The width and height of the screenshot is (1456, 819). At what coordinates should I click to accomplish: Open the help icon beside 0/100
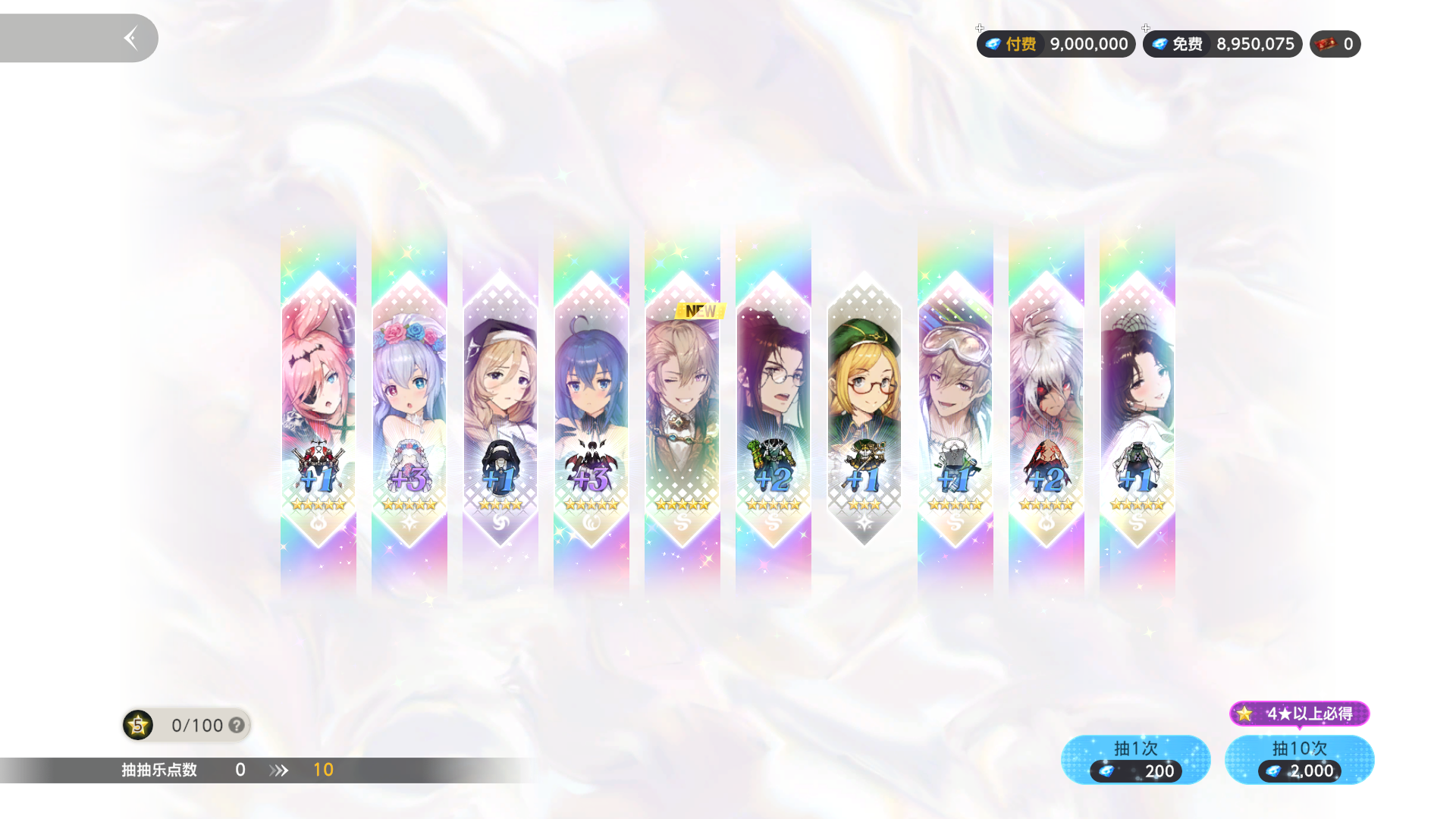(x=237, y=726)
